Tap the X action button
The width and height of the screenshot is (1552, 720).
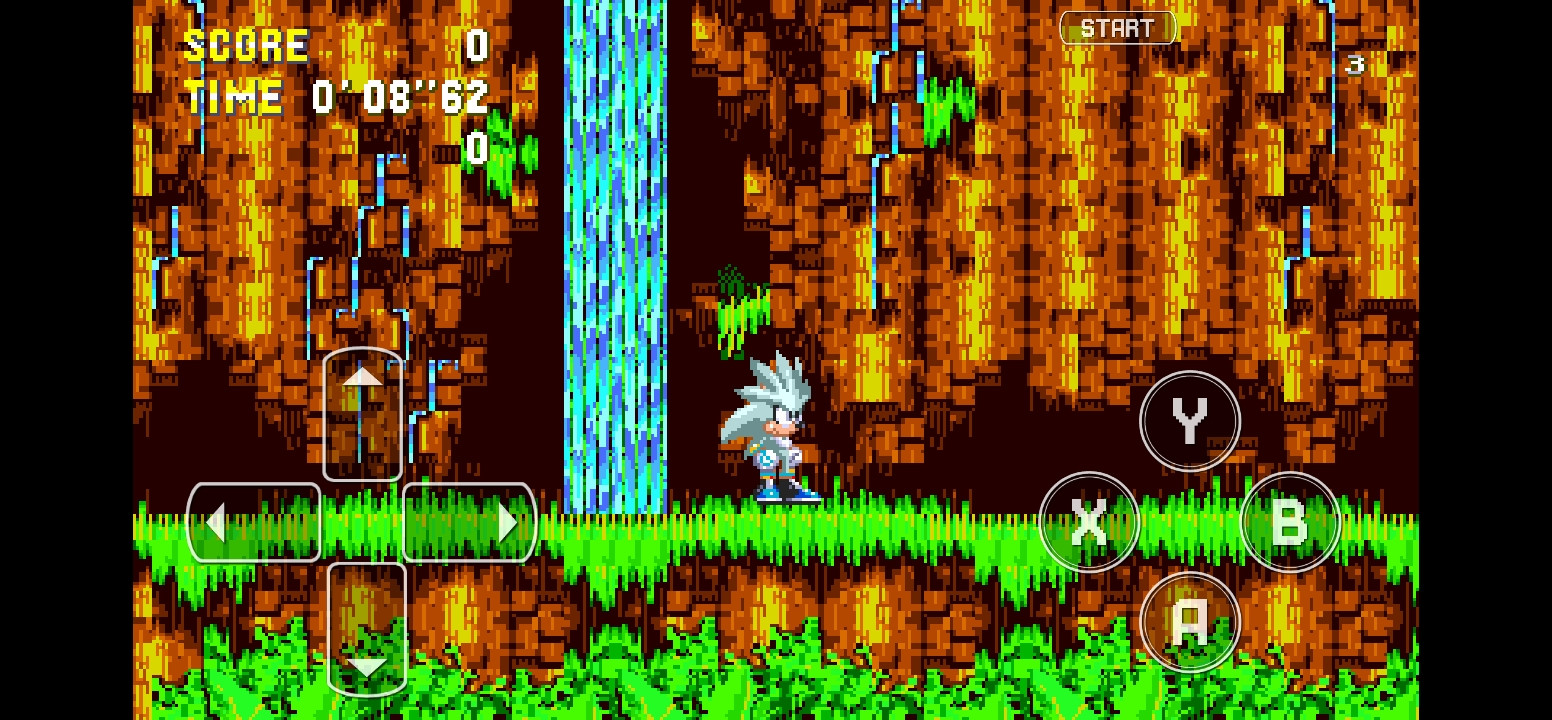coord(1089,521)
